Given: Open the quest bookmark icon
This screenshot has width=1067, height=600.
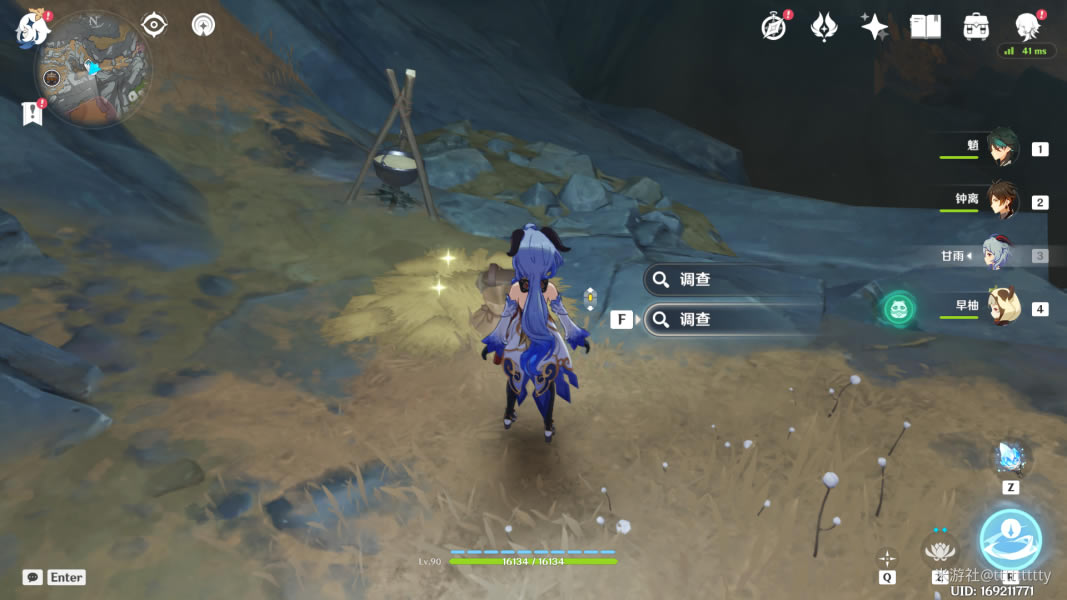Looking at the screenshot, I should (x=32, y=113).
